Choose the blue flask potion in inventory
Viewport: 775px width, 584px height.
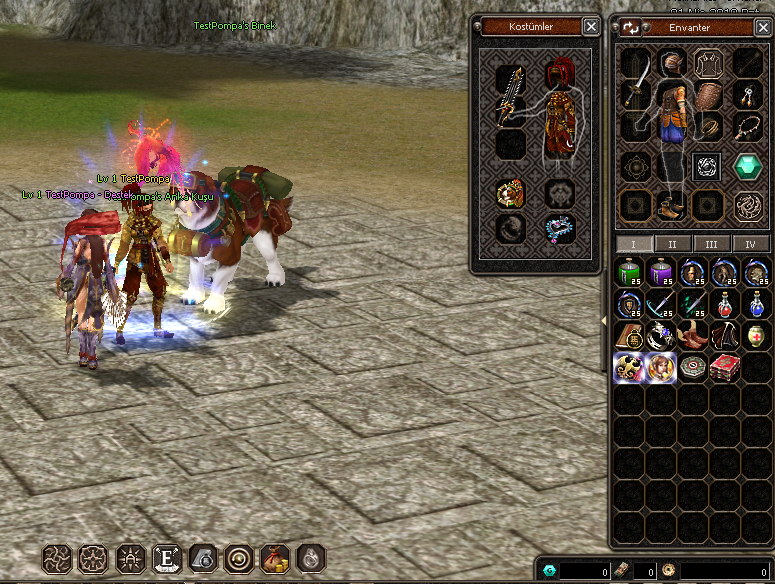point(756,304)
